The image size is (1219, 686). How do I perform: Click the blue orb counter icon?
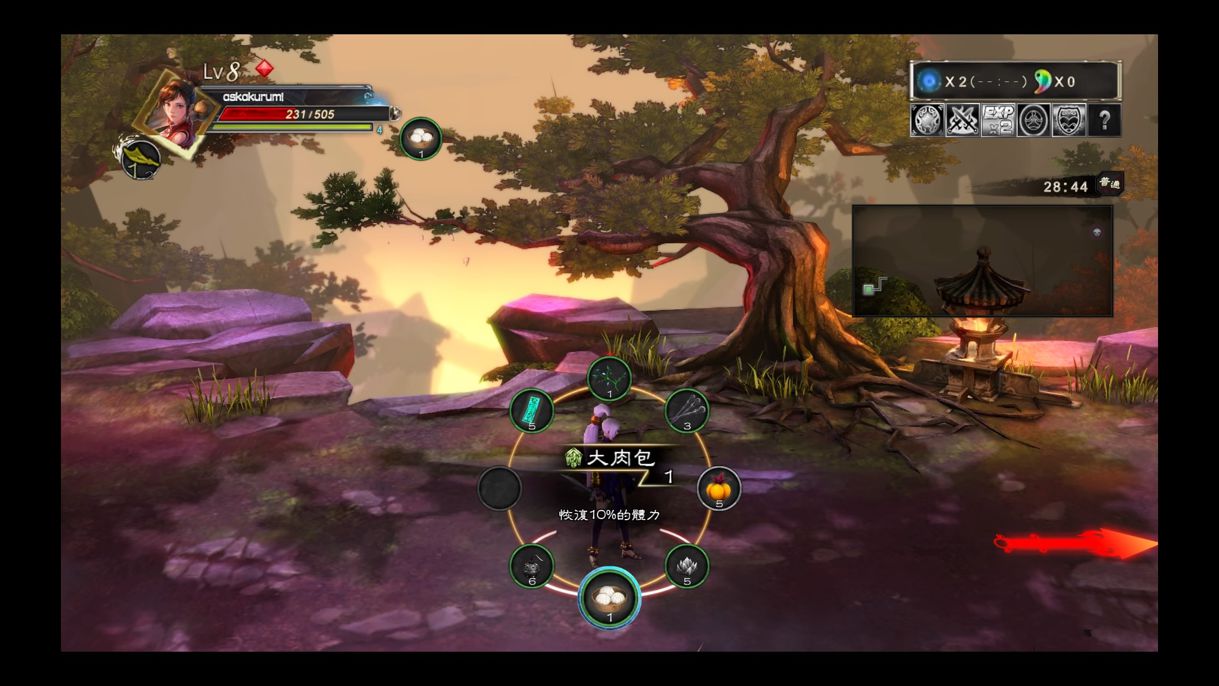pos(930,81)
